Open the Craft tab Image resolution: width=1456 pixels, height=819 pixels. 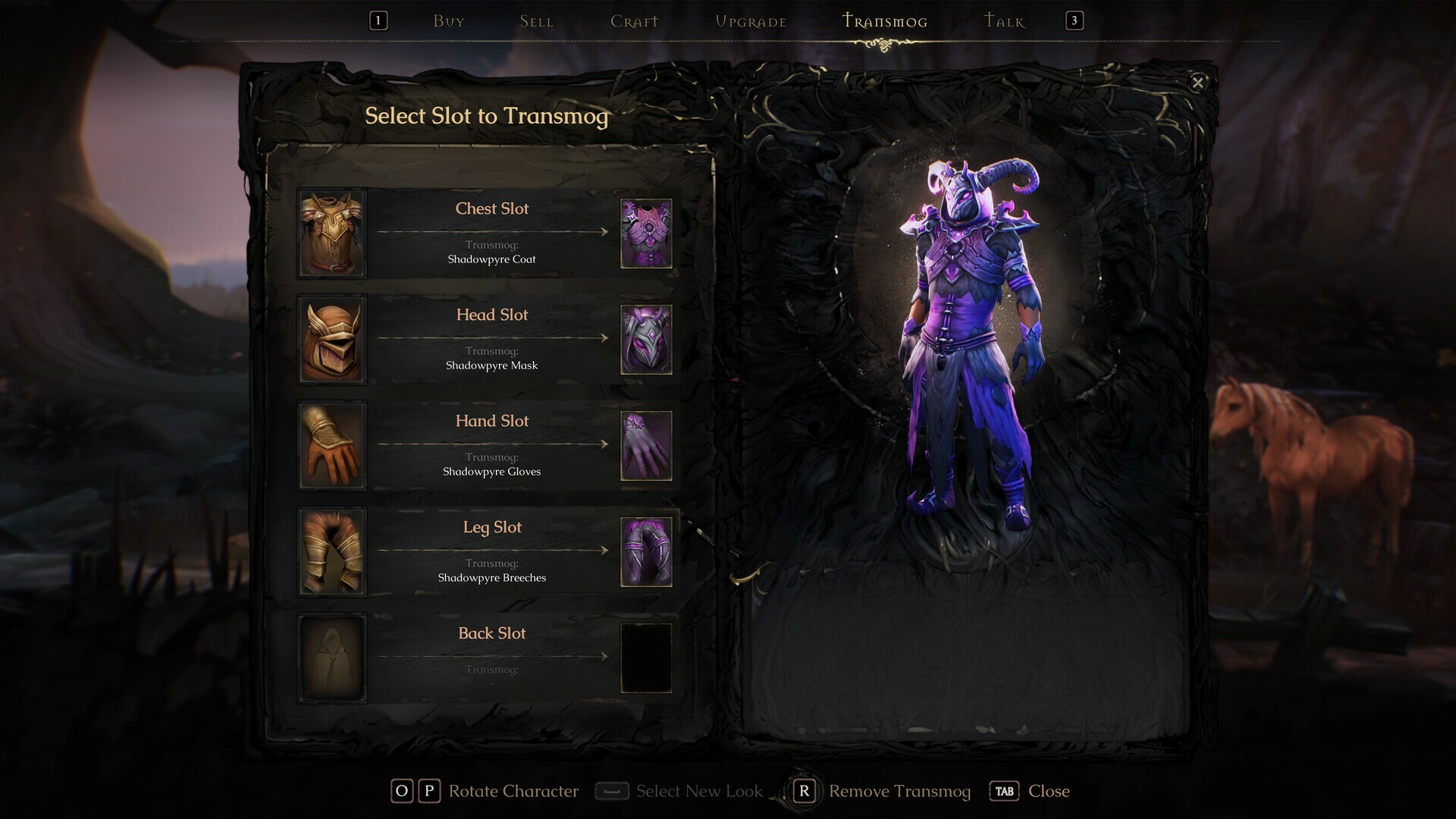pos(634,20)
